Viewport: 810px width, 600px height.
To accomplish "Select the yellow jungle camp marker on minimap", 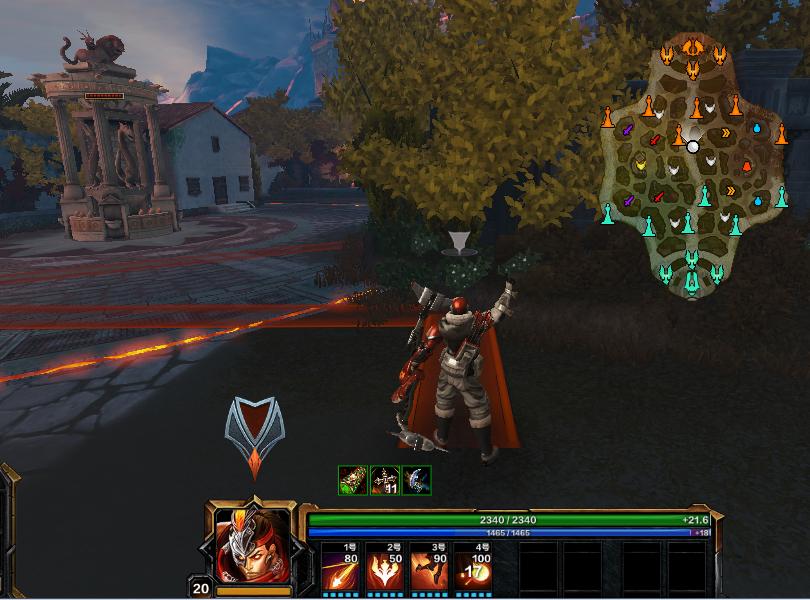I will [x=641, y=163].
